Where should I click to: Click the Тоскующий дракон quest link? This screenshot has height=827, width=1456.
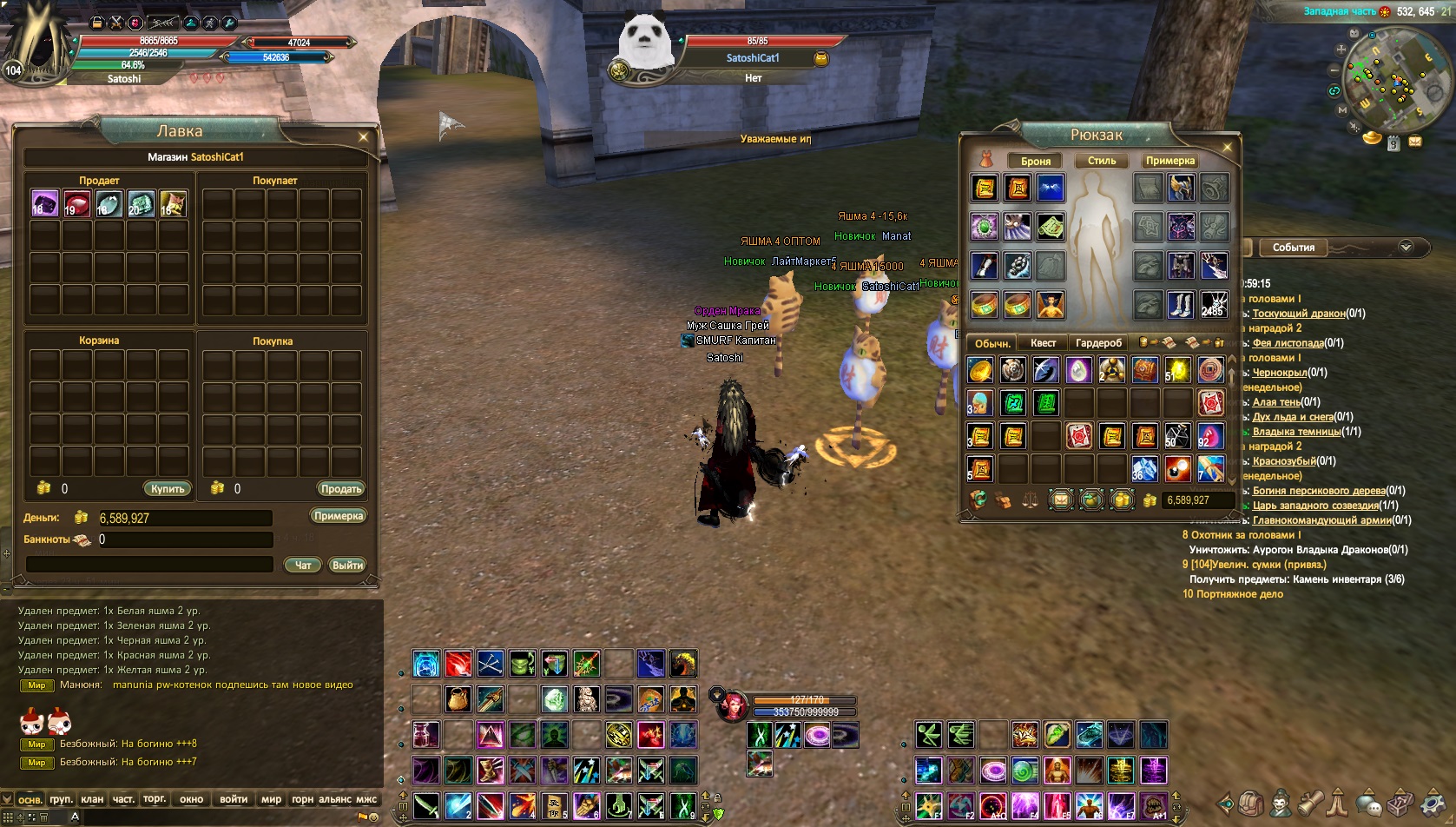[1298, 314]
